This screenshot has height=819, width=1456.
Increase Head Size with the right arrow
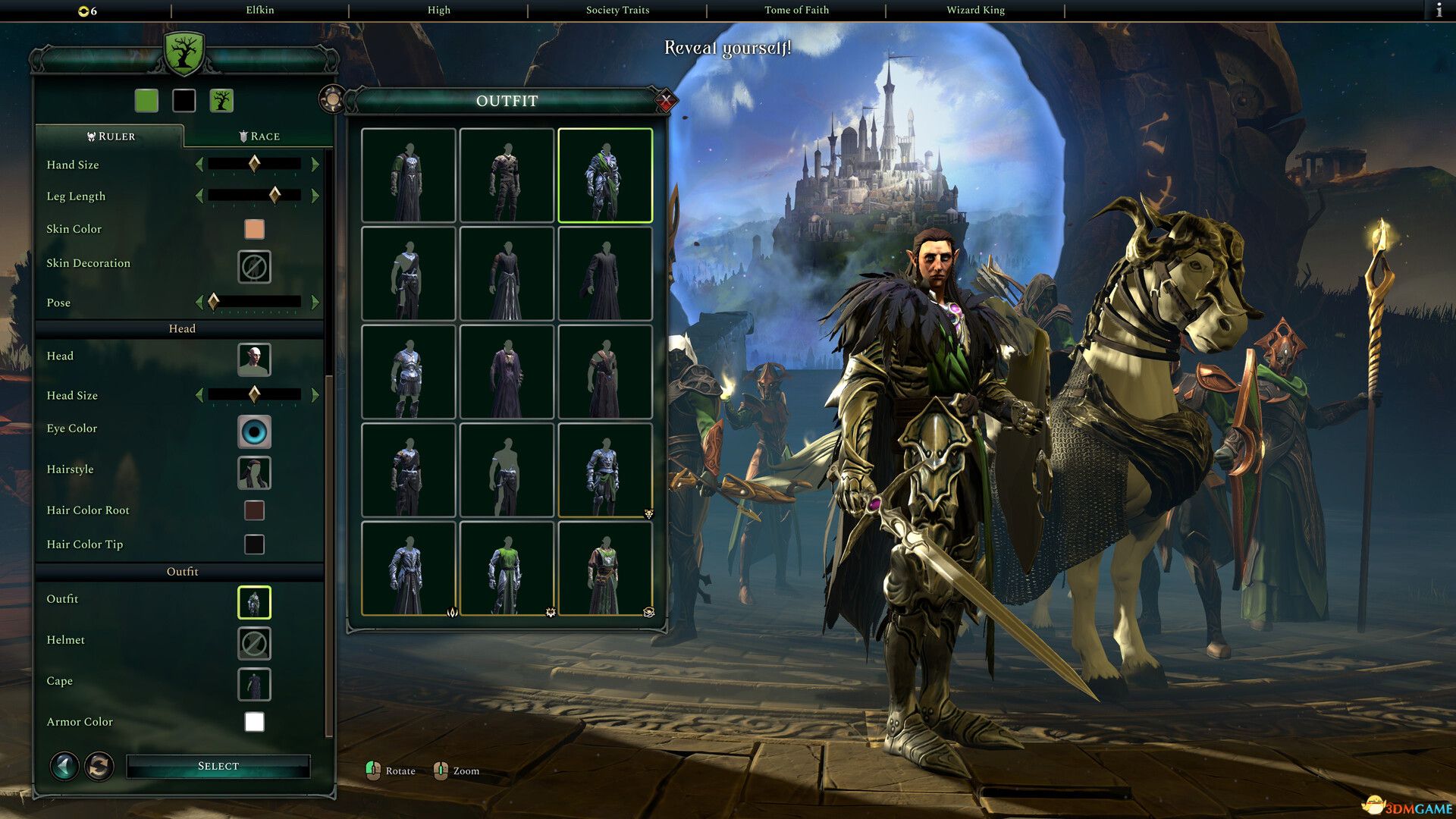(317, 394)
